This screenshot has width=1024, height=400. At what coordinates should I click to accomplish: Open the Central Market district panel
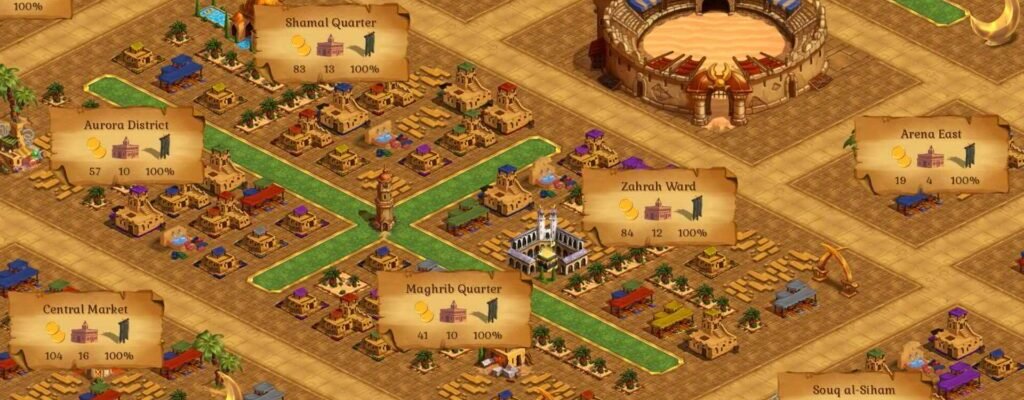point(86,329)
